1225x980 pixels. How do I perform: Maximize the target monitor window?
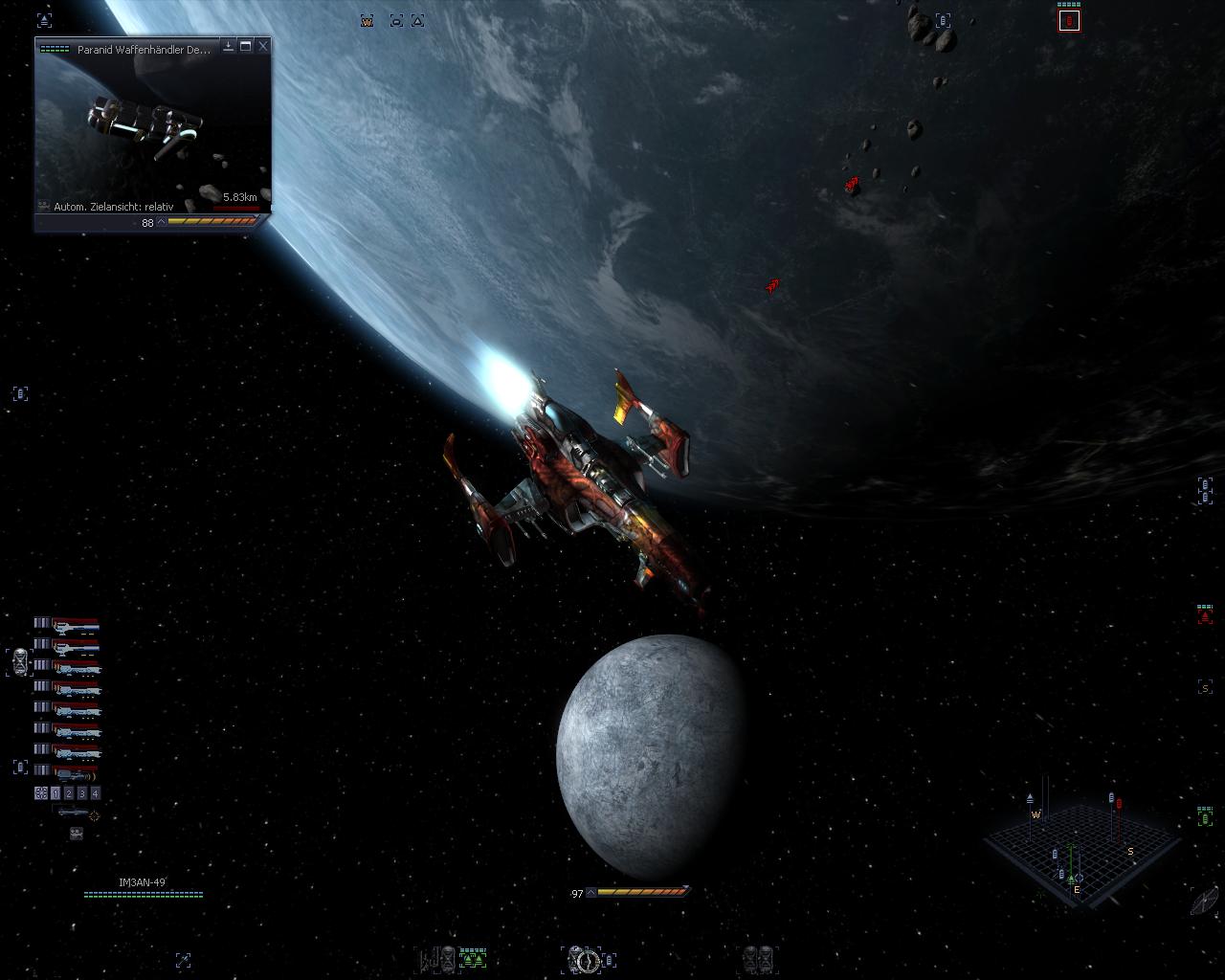point(246,46)
